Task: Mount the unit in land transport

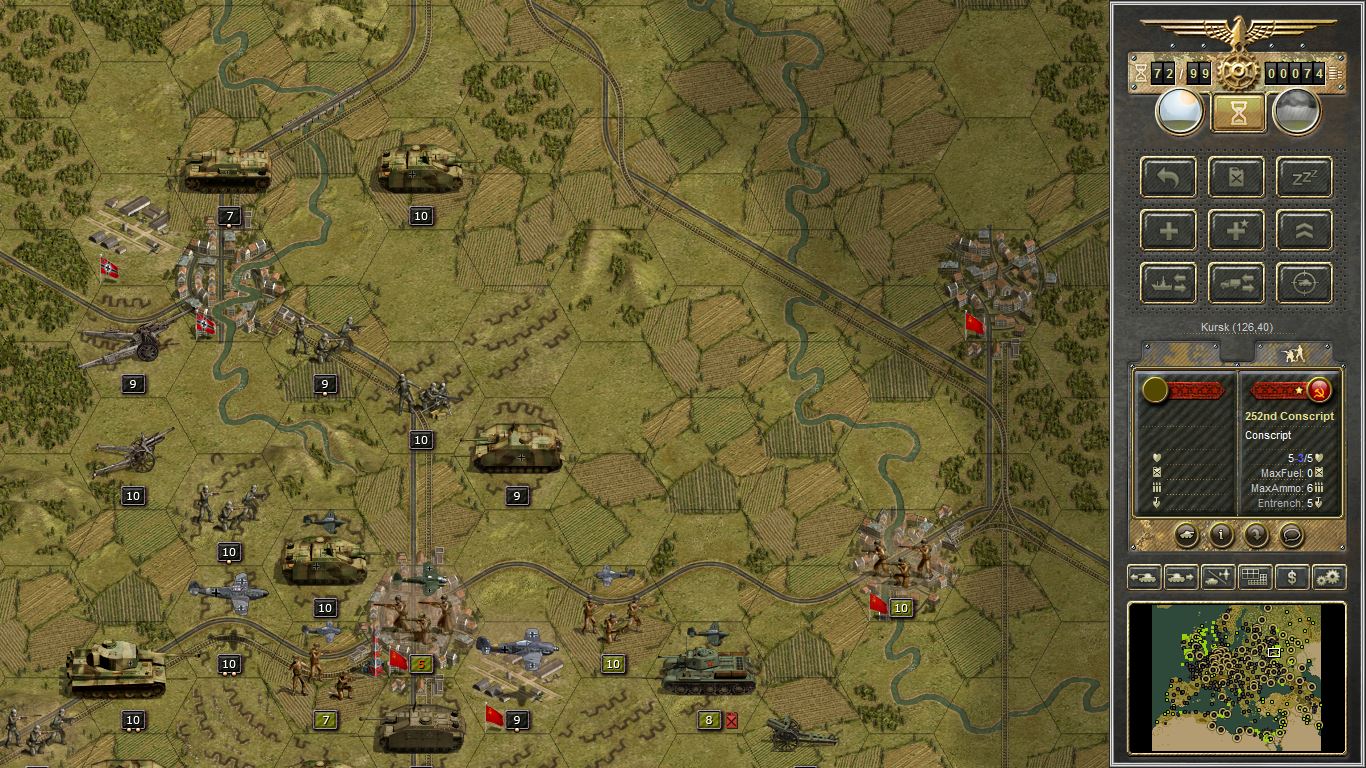Action: point(1236,283)
